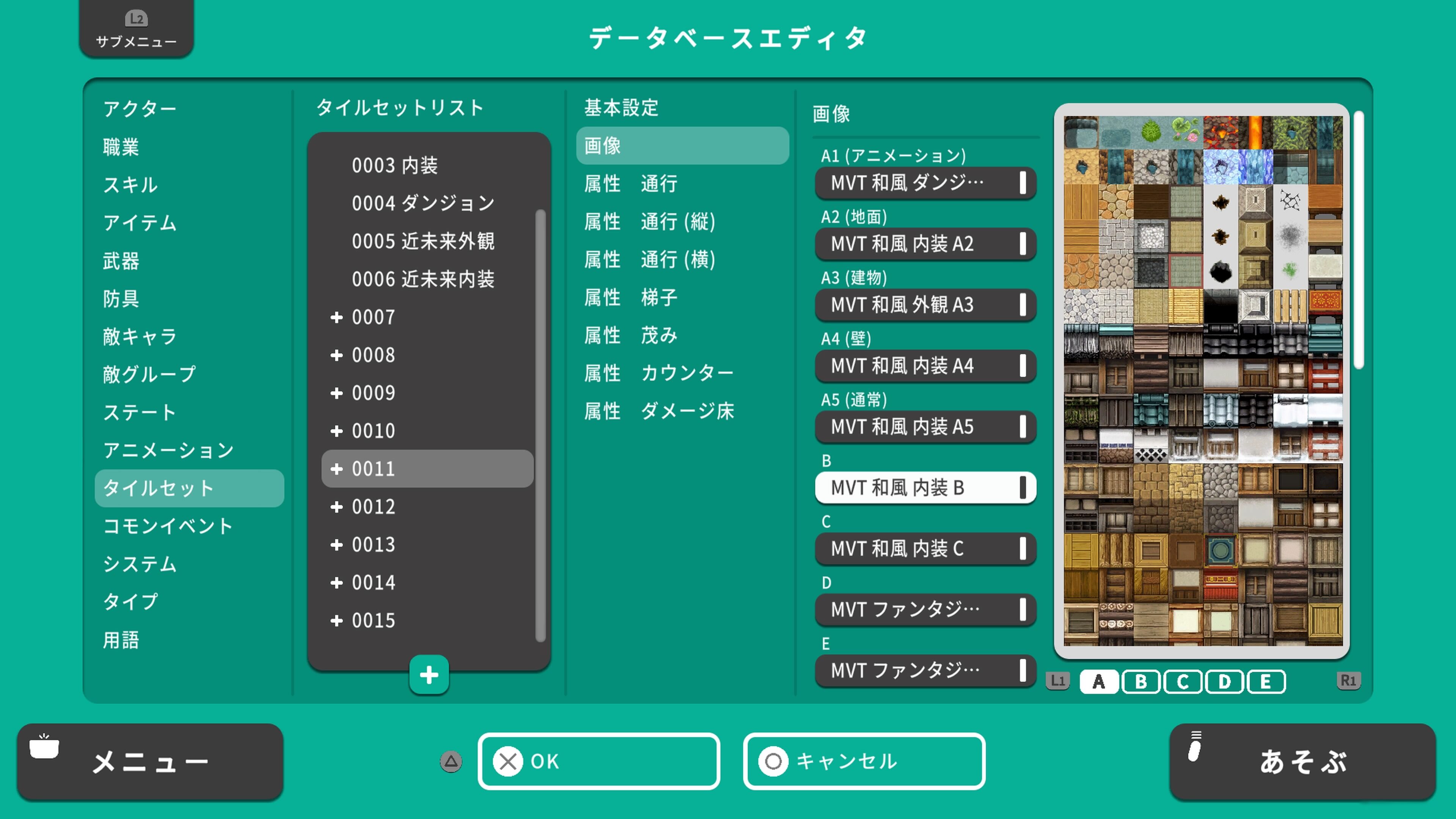Click the touchpad icon on the メニュー button
1456x819 pixels.
click(x=45, y=747)
